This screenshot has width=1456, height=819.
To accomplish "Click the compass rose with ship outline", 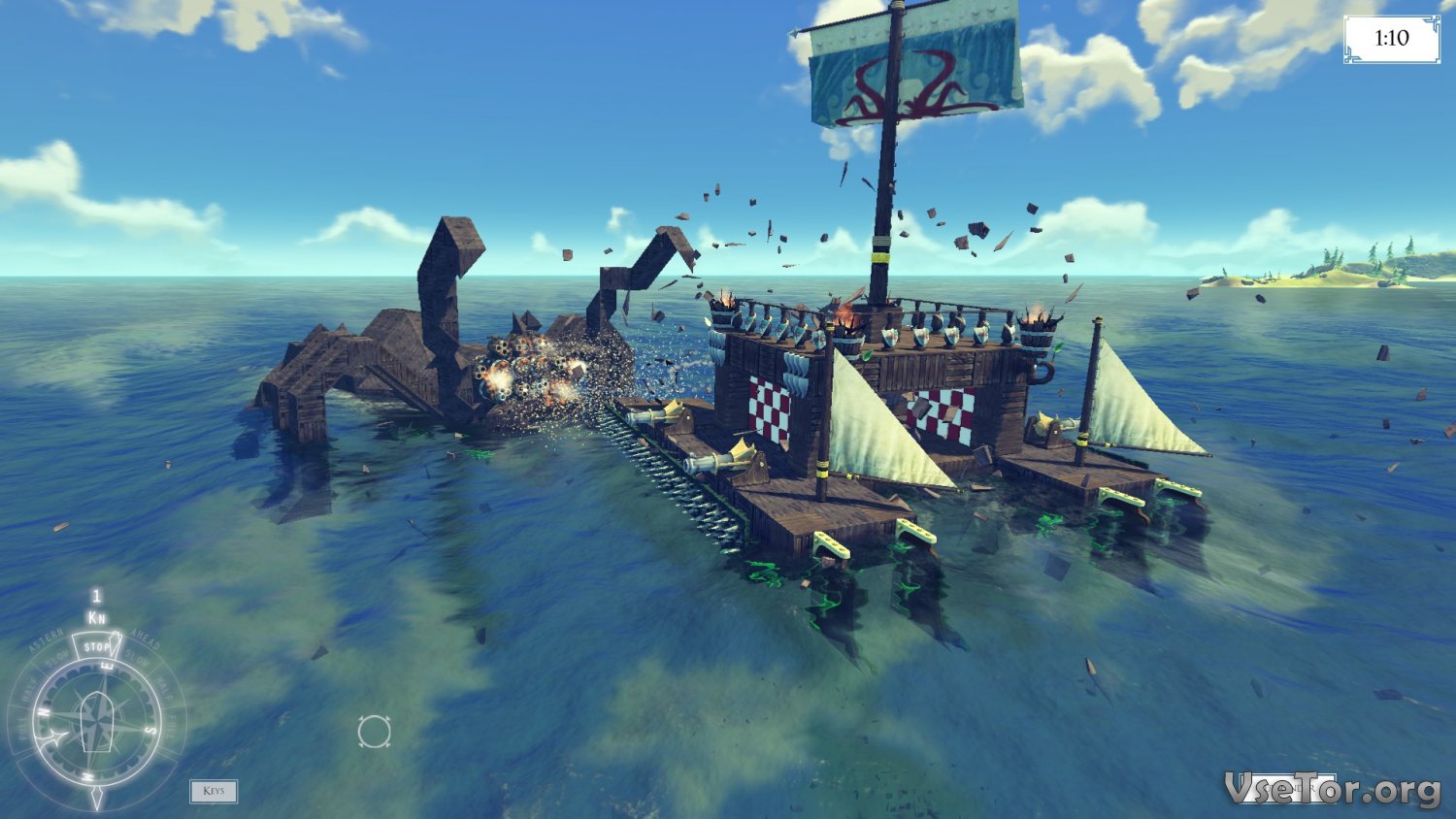I will (x=95, y=723).
